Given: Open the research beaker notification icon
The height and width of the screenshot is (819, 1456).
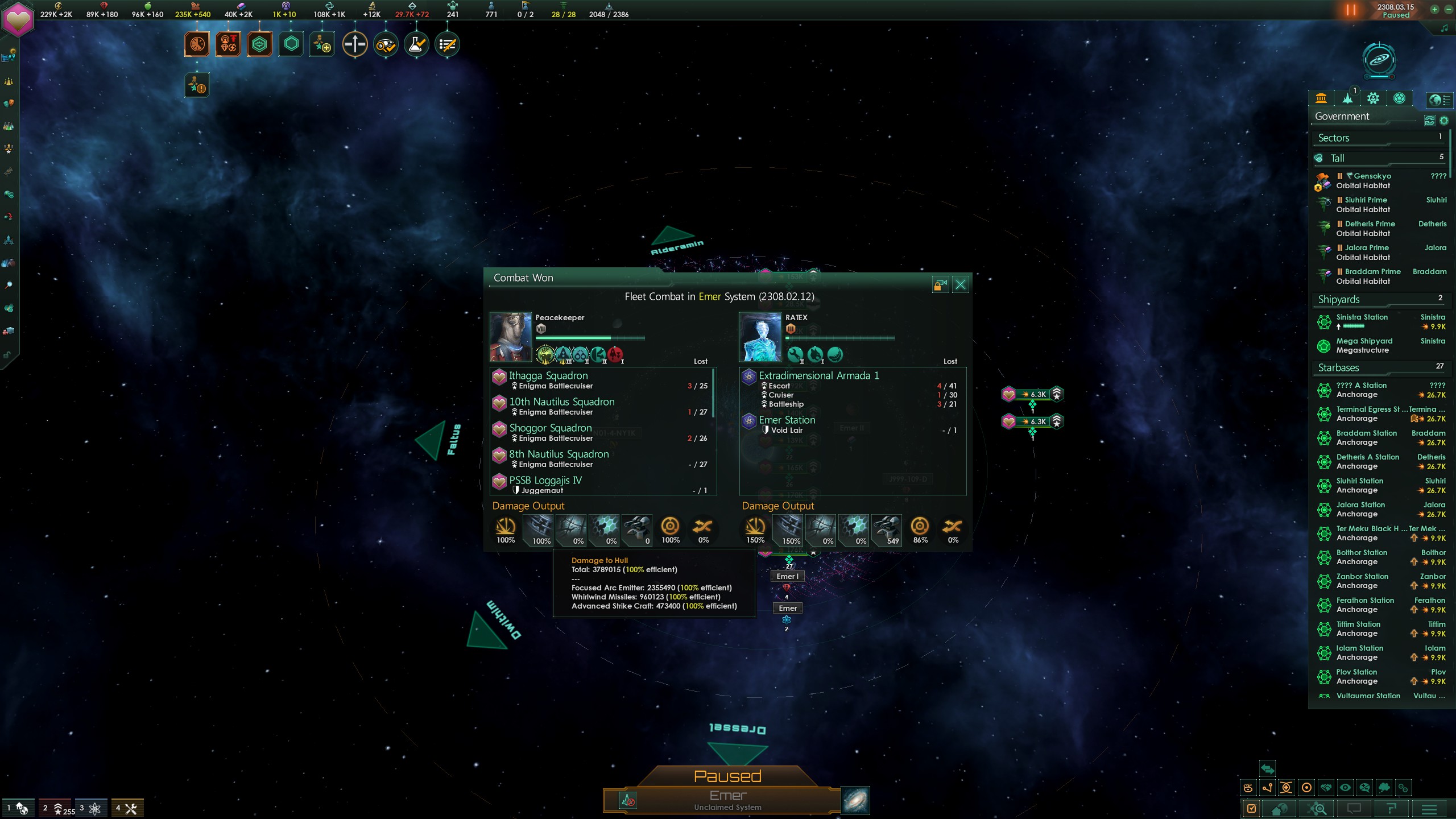Looking at the screenshot, I should point(417,44).
